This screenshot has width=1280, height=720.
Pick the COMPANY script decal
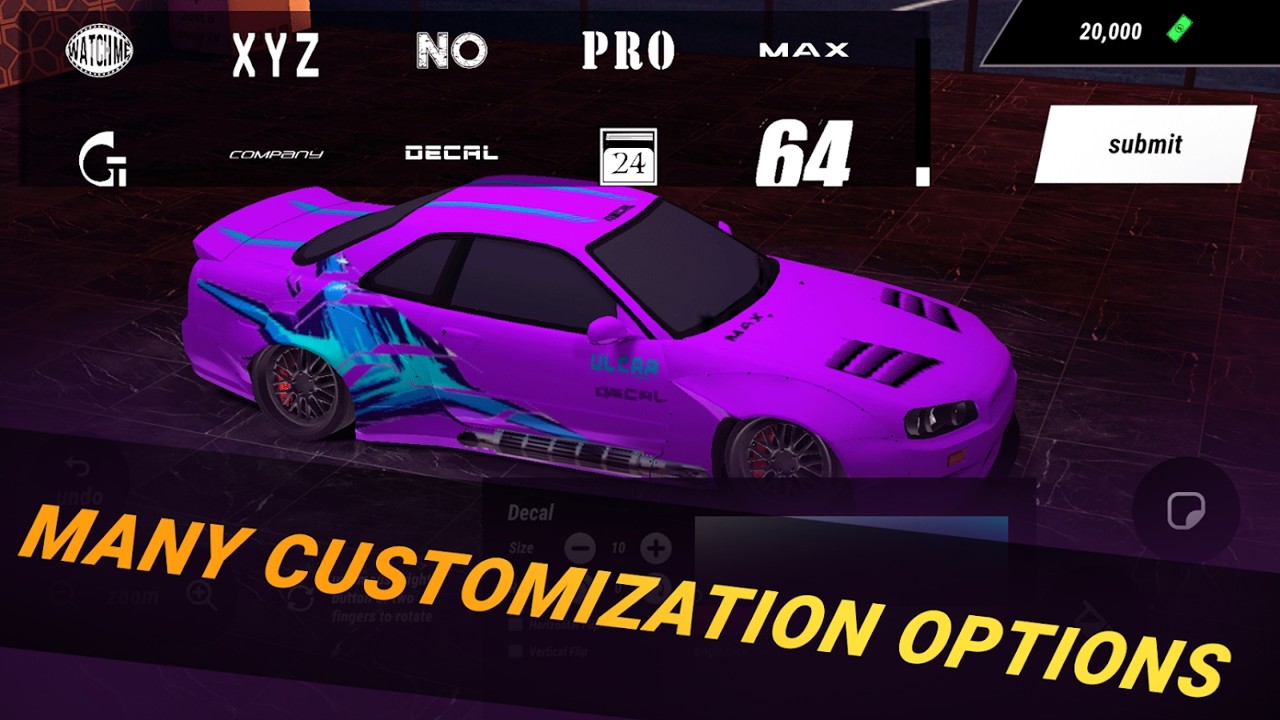click(276, 155)
